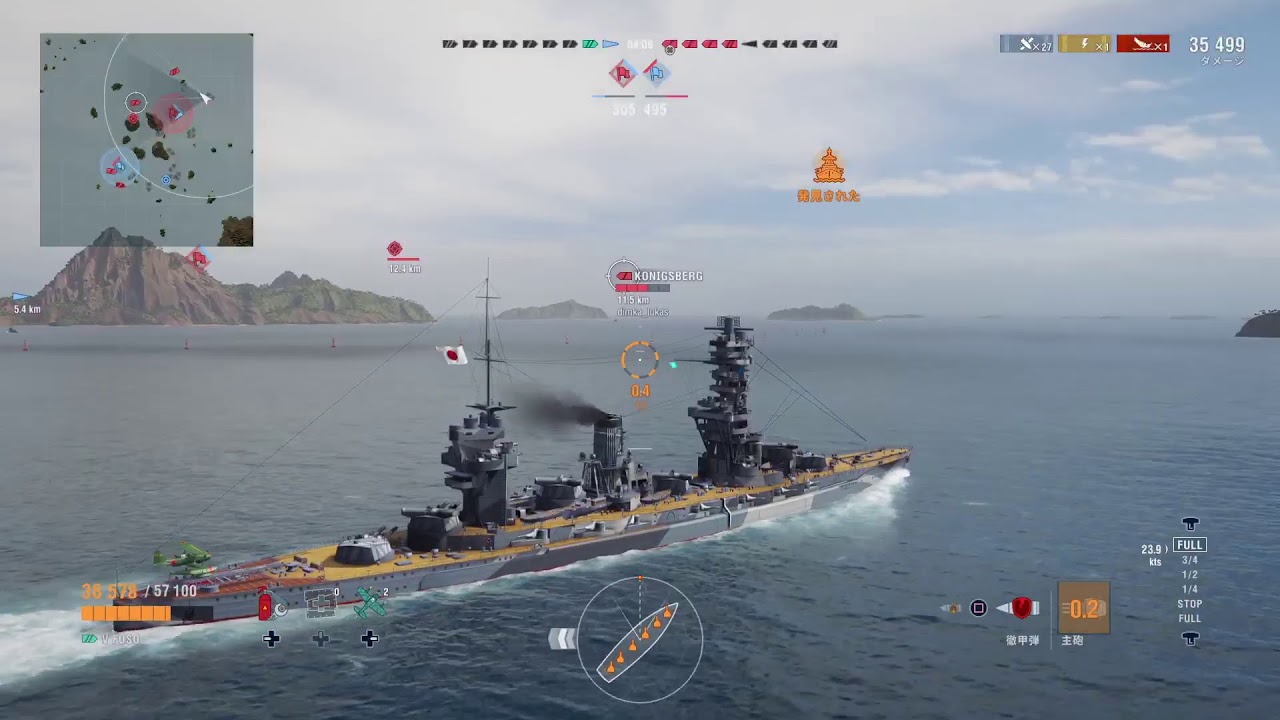1280x720 pixels.
Task: Select reverse FULL on engine telegraph
Action: (1189, 619)
